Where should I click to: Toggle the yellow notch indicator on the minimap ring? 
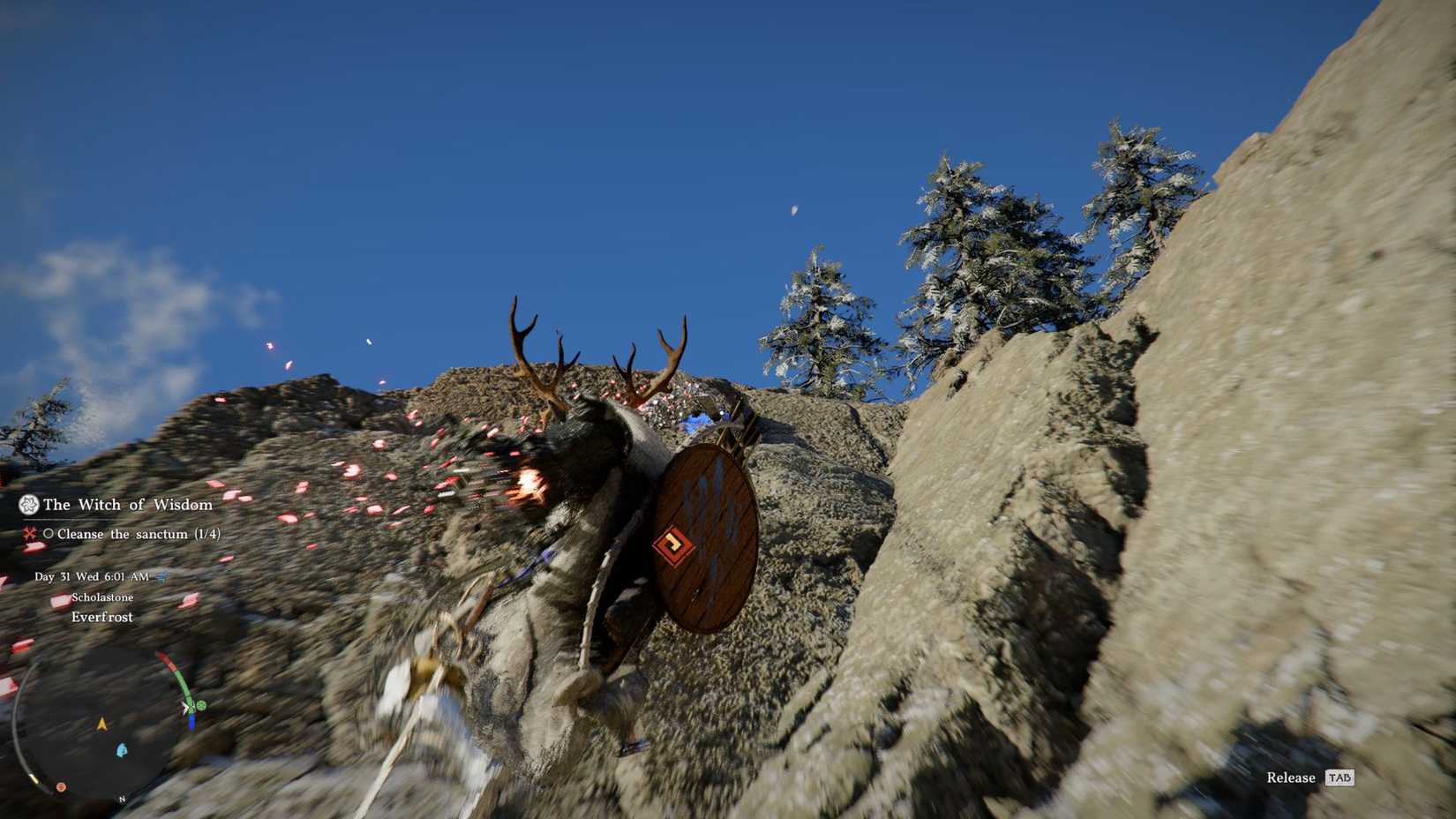[x=34, y=779]
